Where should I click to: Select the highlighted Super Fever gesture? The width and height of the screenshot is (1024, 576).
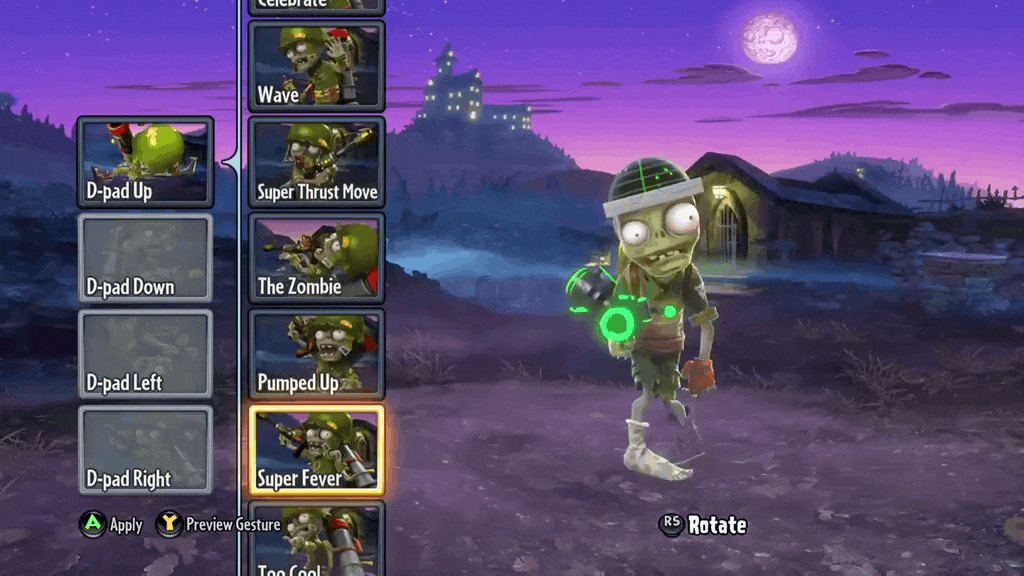(316, 450)
